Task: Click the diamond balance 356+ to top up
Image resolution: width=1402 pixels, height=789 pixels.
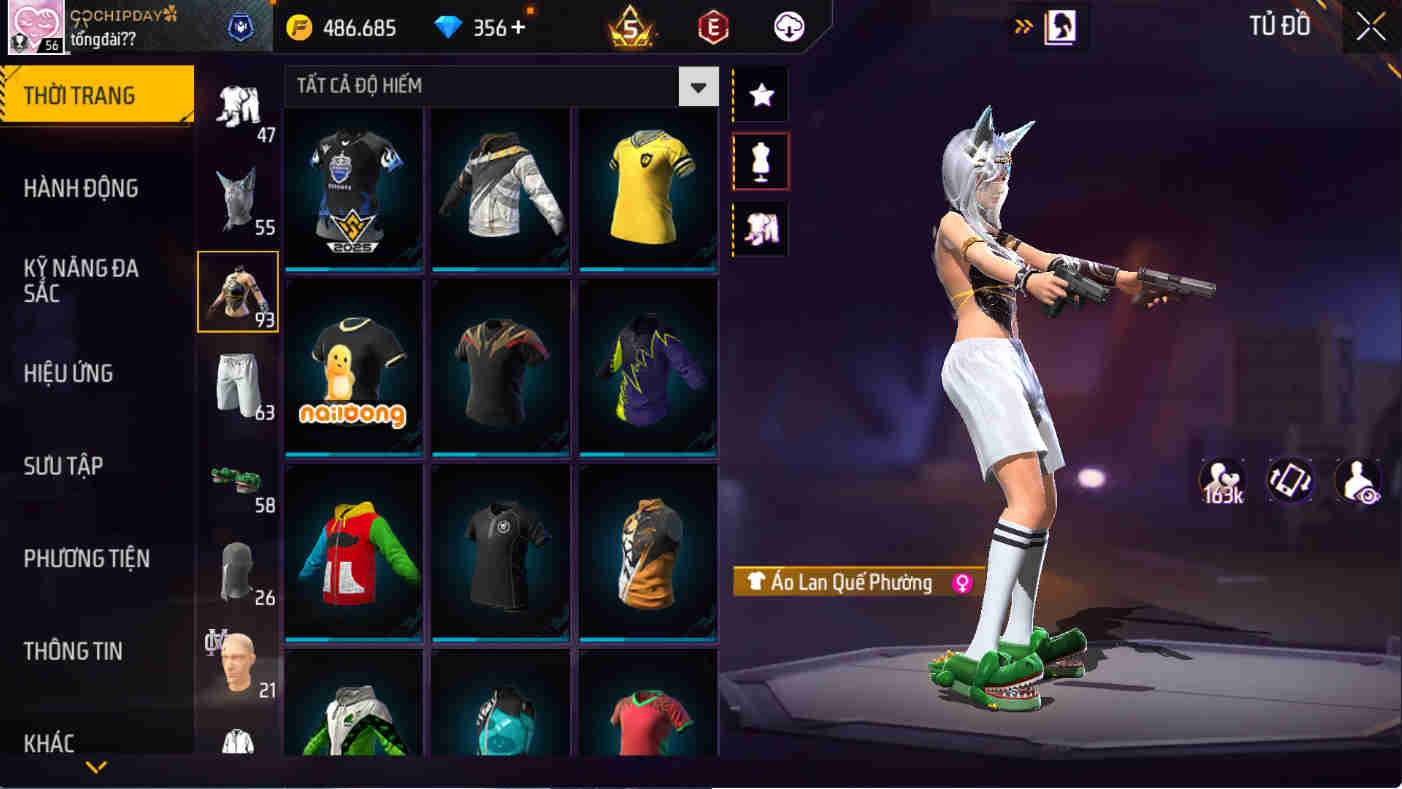Action: (x=482, y=27)
